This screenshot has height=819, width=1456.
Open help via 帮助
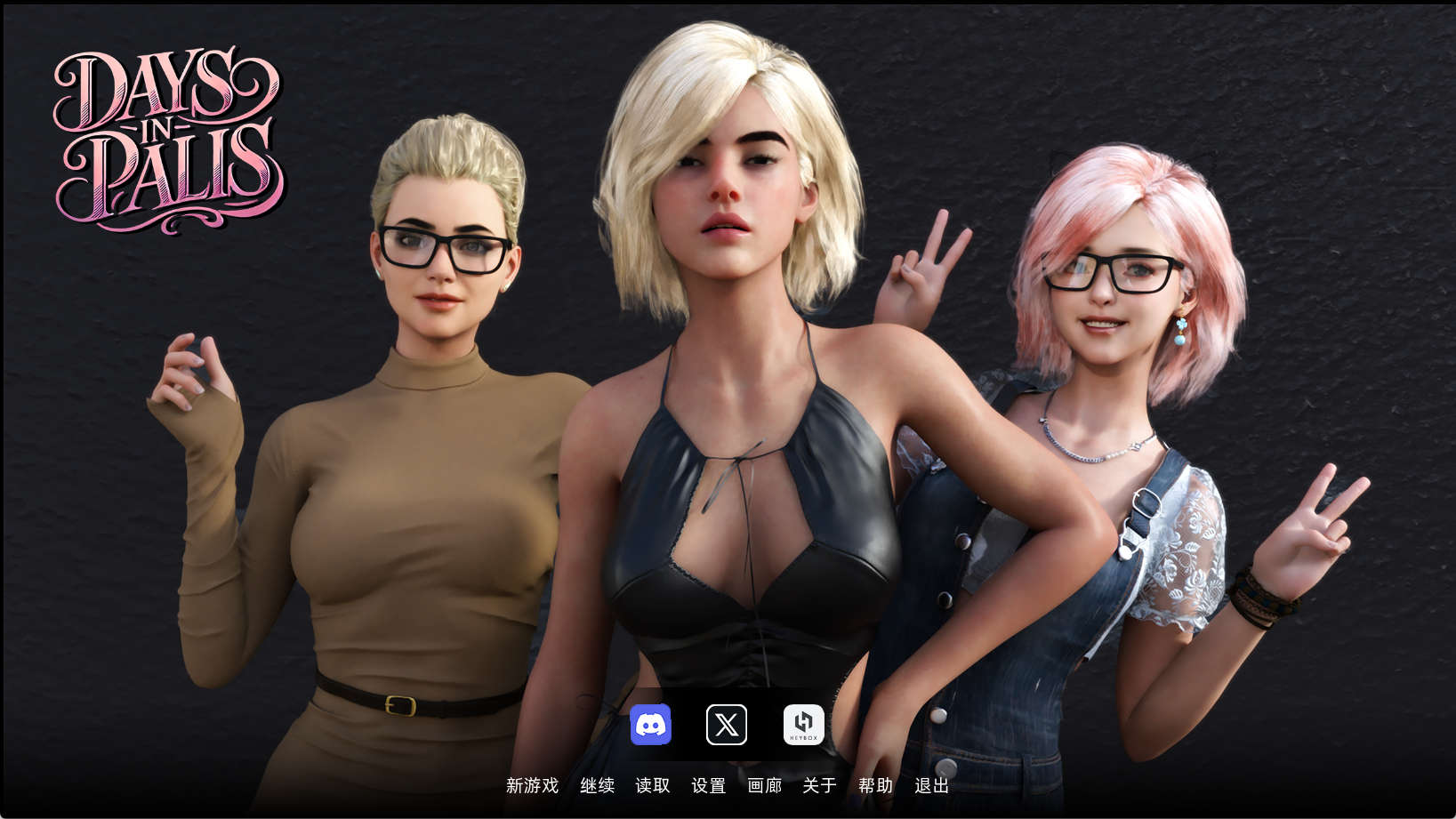pyautogui.click(x=874, y=786)
